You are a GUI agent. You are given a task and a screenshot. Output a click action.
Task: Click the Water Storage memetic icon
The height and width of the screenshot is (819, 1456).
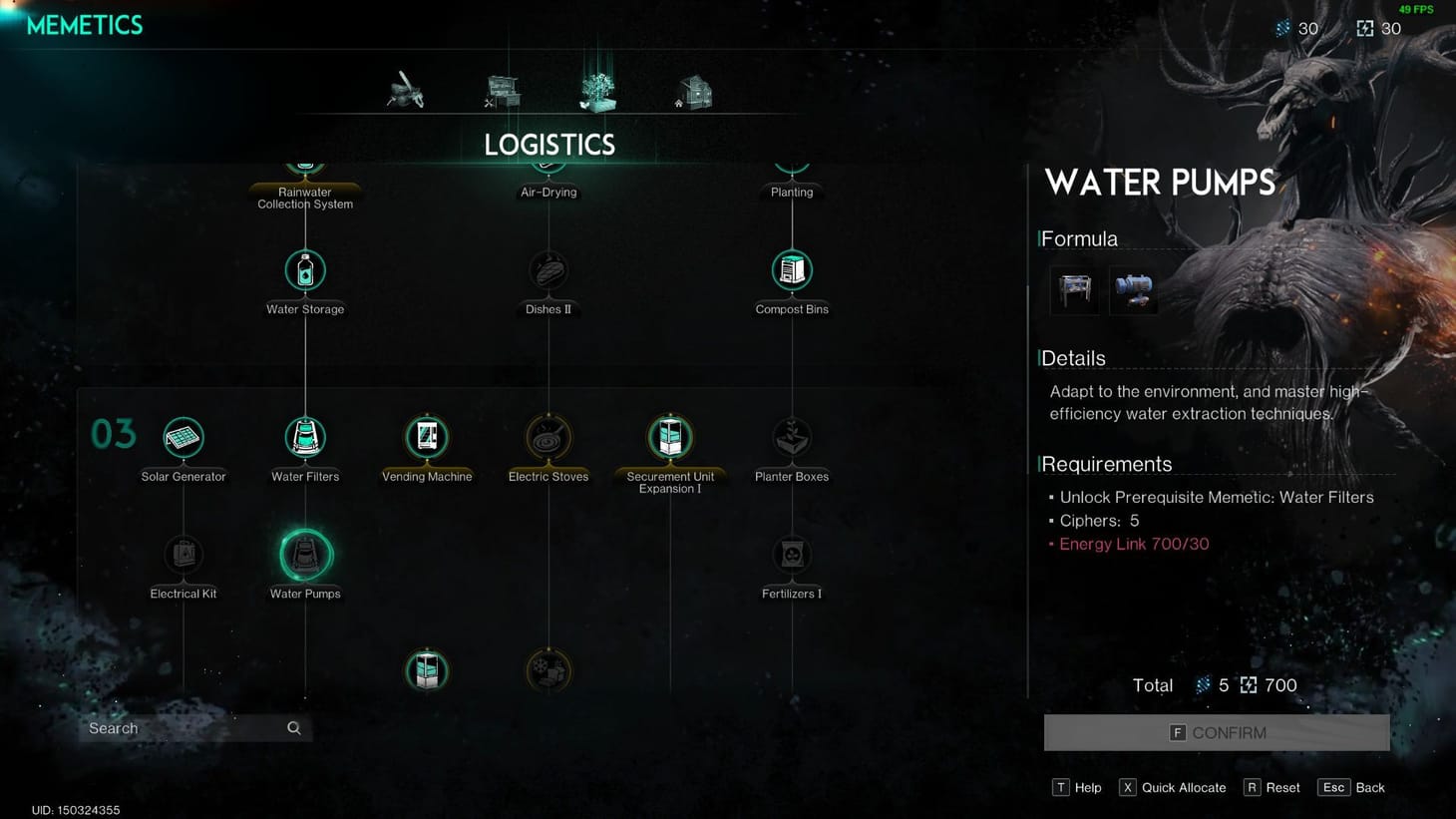[x=304, y=268]
